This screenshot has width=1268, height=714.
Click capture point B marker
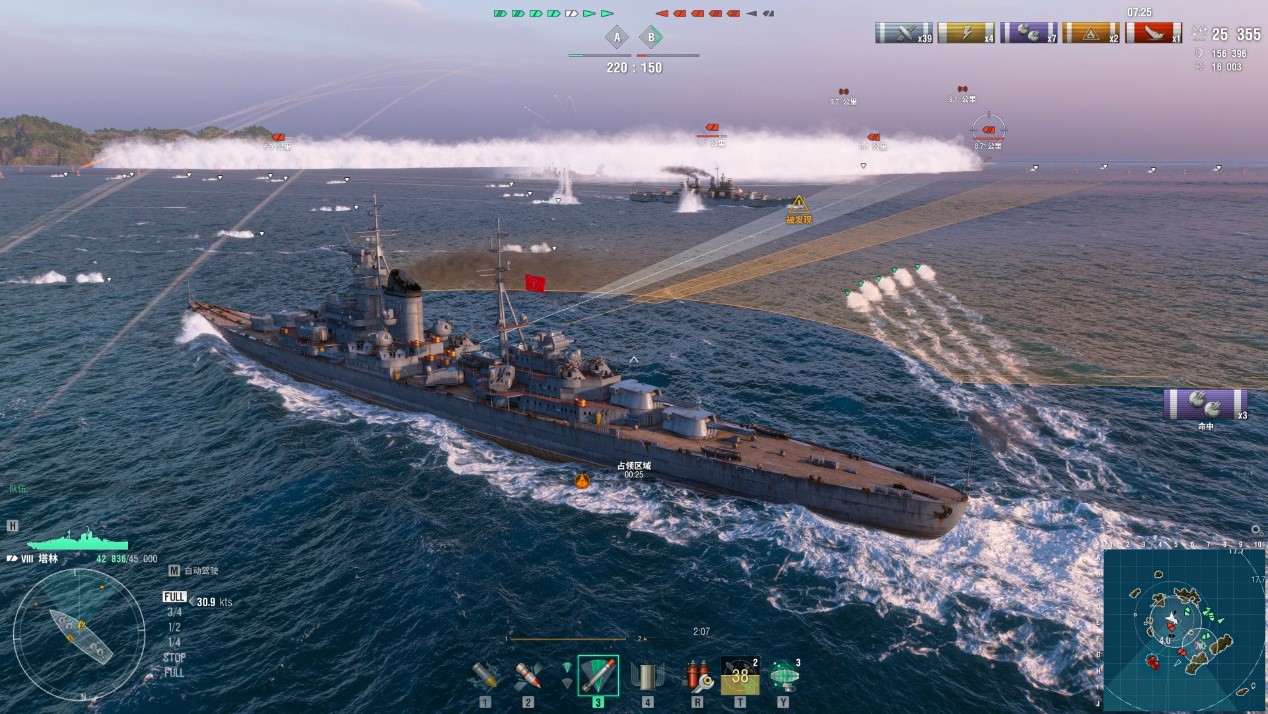(651, 38)
